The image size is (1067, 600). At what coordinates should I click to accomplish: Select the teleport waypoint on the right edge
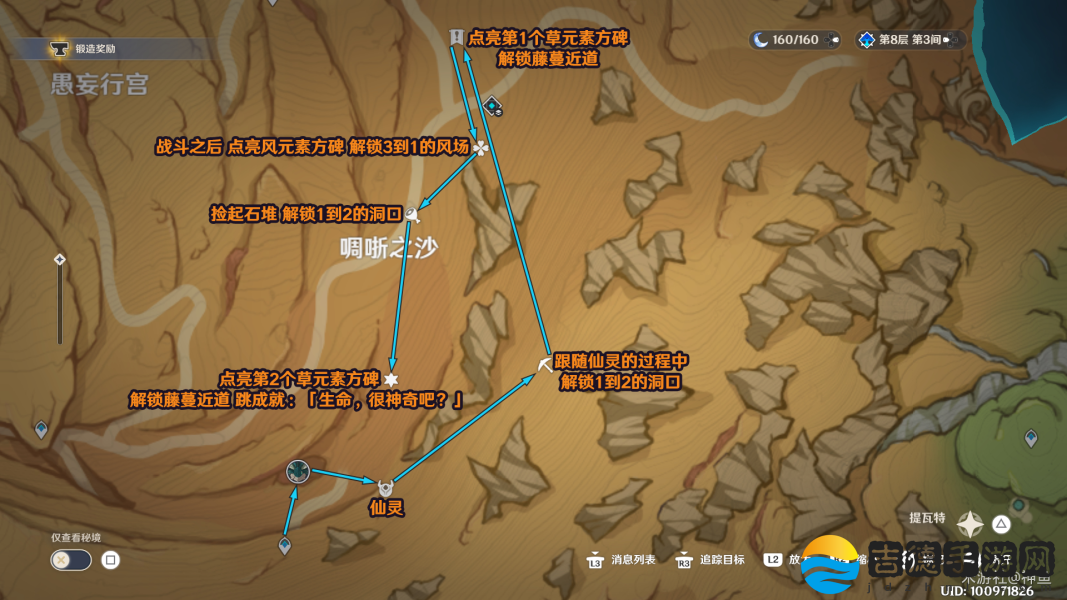coord(1031,438)
